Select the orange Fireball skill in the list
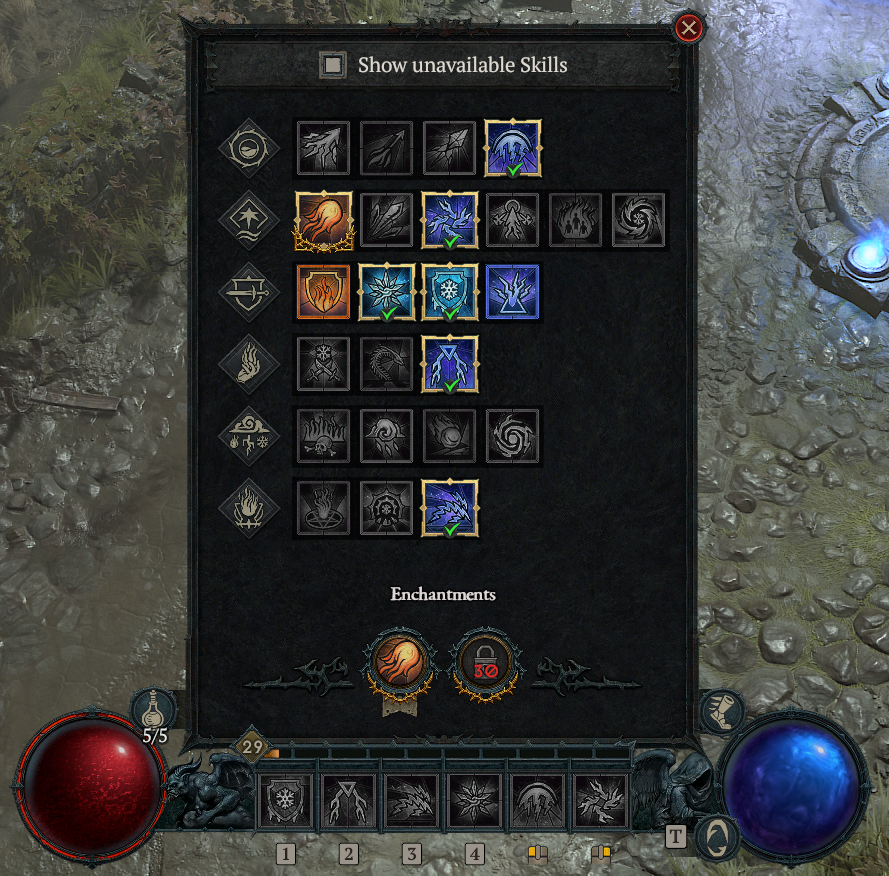This screenshot has width=889, height=876. point(324,220)
